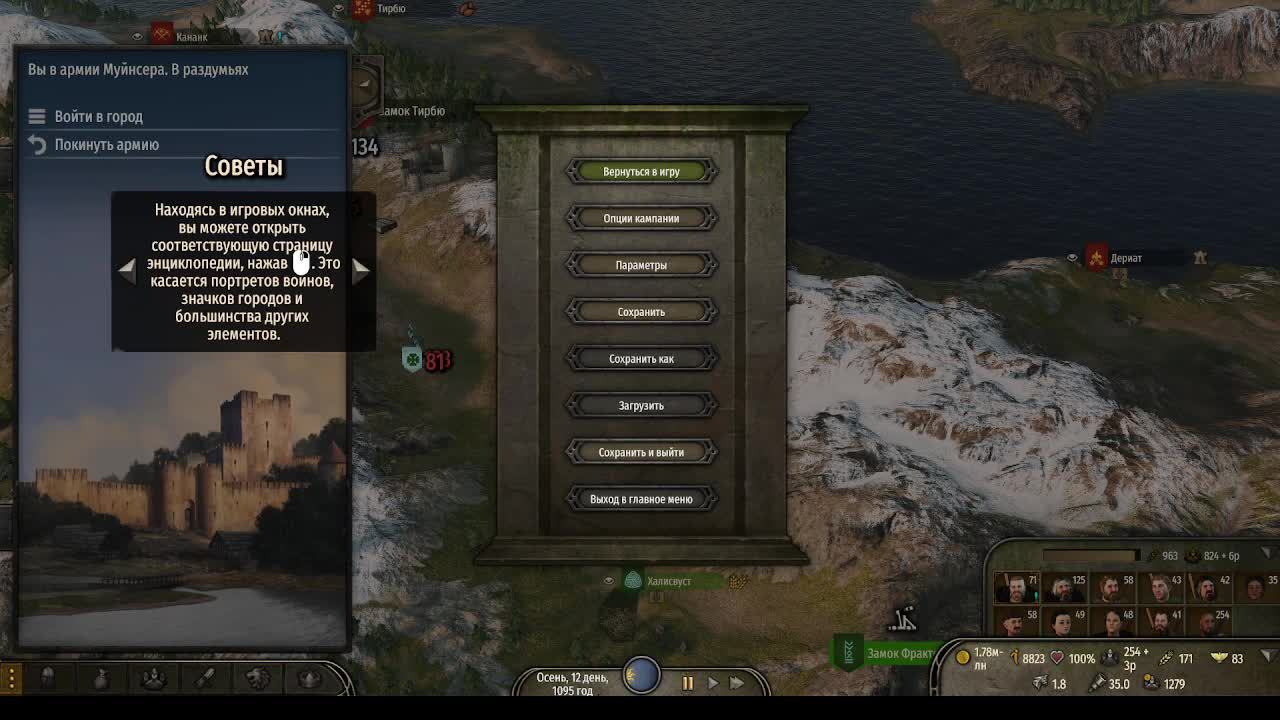The width and height of the screenshot is (1280, 720).
Task: Click "Выход в главное меню"
Action: pos(641,498)
